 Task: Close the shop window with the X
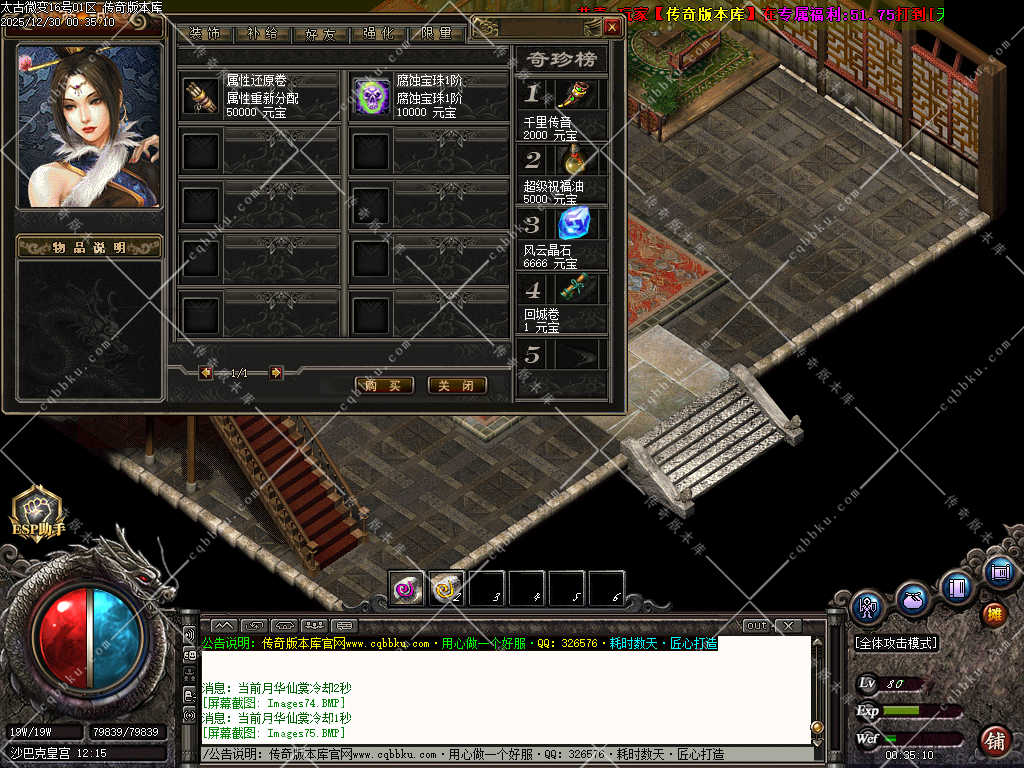(611, 28)
